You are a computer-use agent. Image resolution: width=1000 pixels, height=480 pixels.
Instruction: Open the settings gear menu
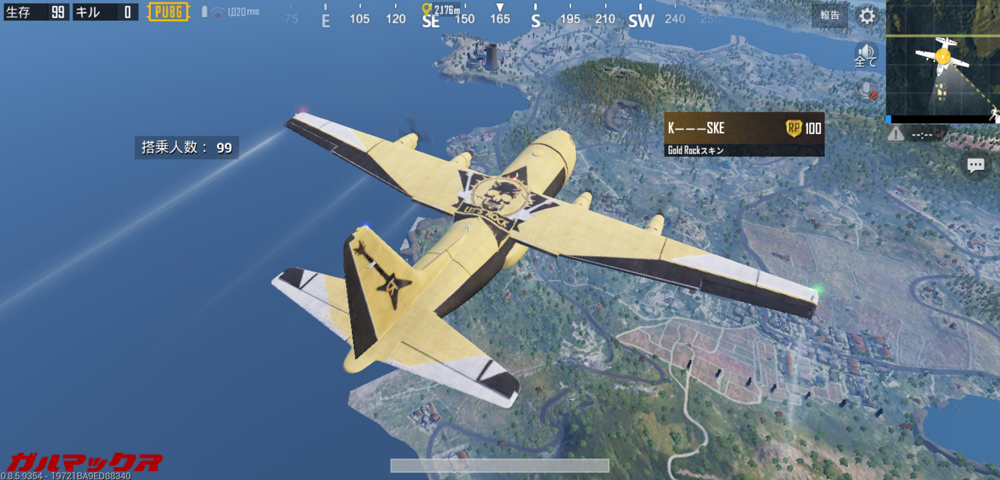pyautogui.click(x=867, y=16)
